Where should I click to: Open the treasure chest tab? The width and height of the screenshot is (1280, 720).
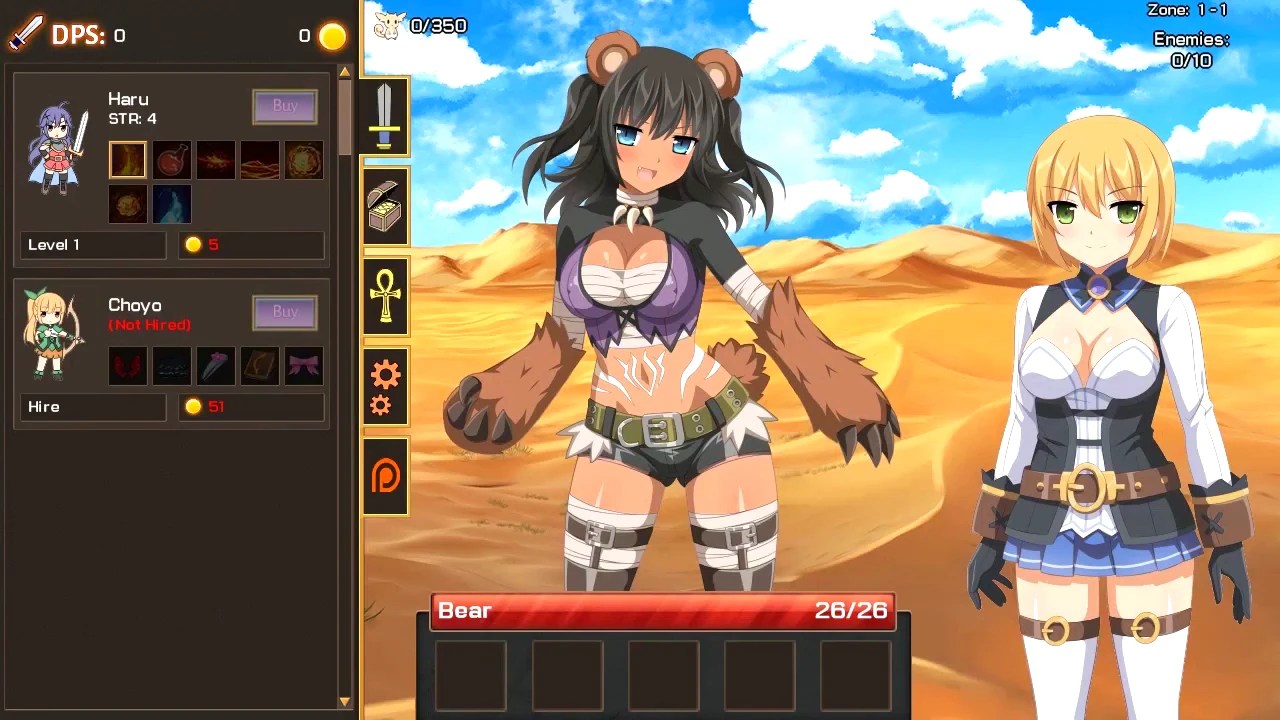coord(385,206)
